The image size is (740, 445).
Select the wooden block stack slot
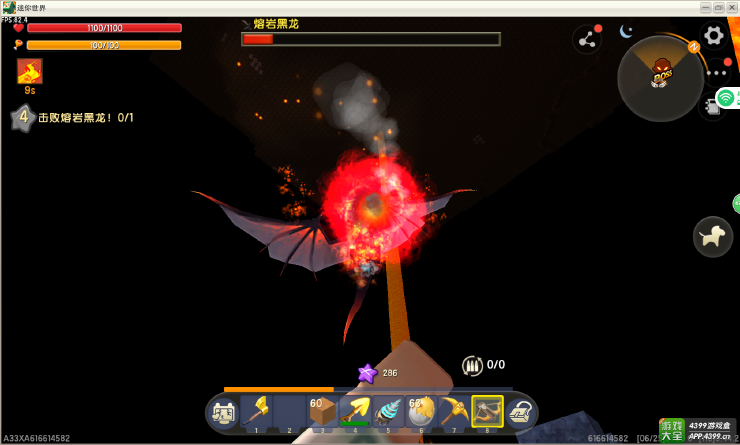(321, 410)
